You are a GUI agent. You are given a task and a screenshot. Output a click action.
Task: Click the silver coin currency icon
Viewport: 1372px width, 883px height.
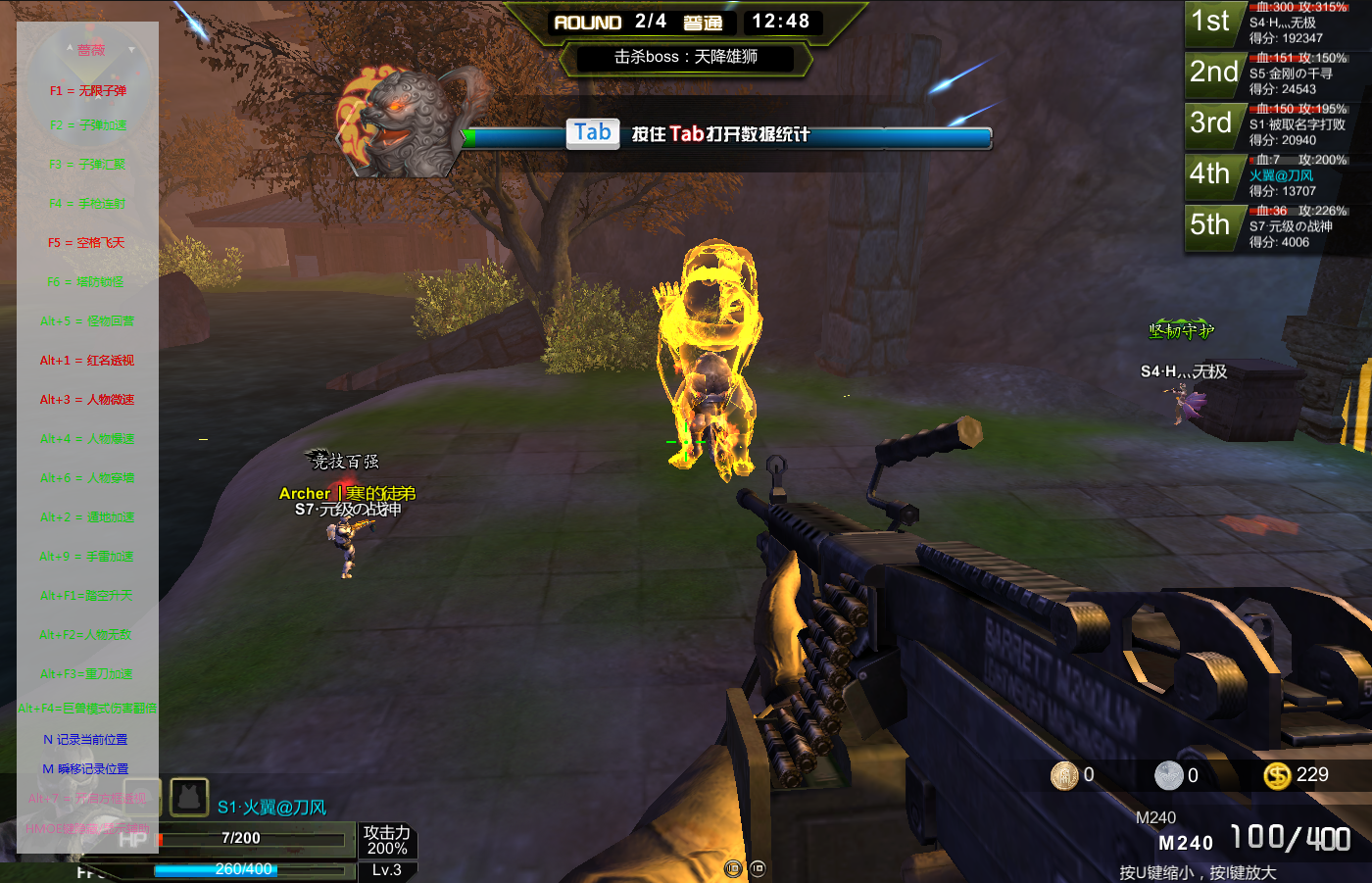pos(1169,776)
